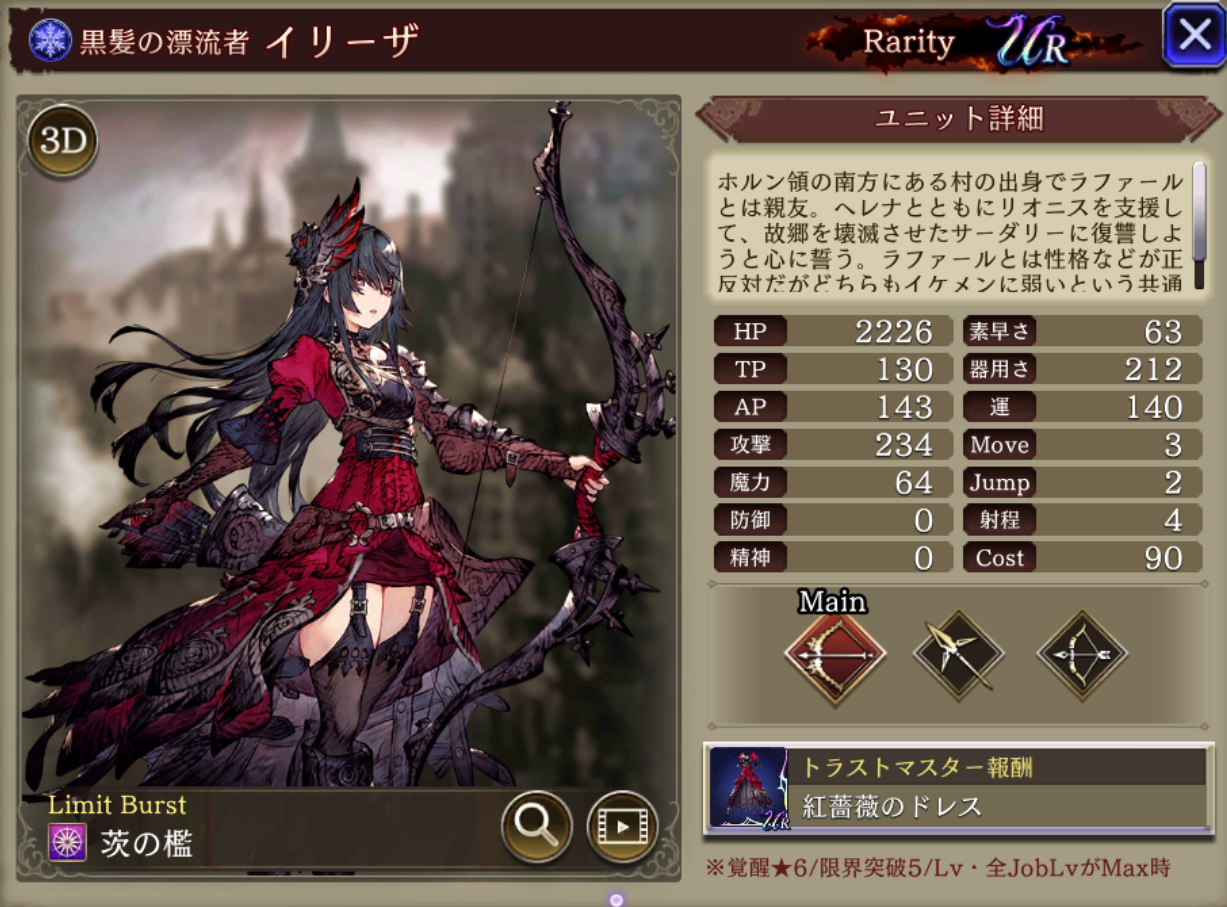This screenshot has height=907, width=1227.
Task: Click the unit description scrollbar
Action: (1198, 226)
